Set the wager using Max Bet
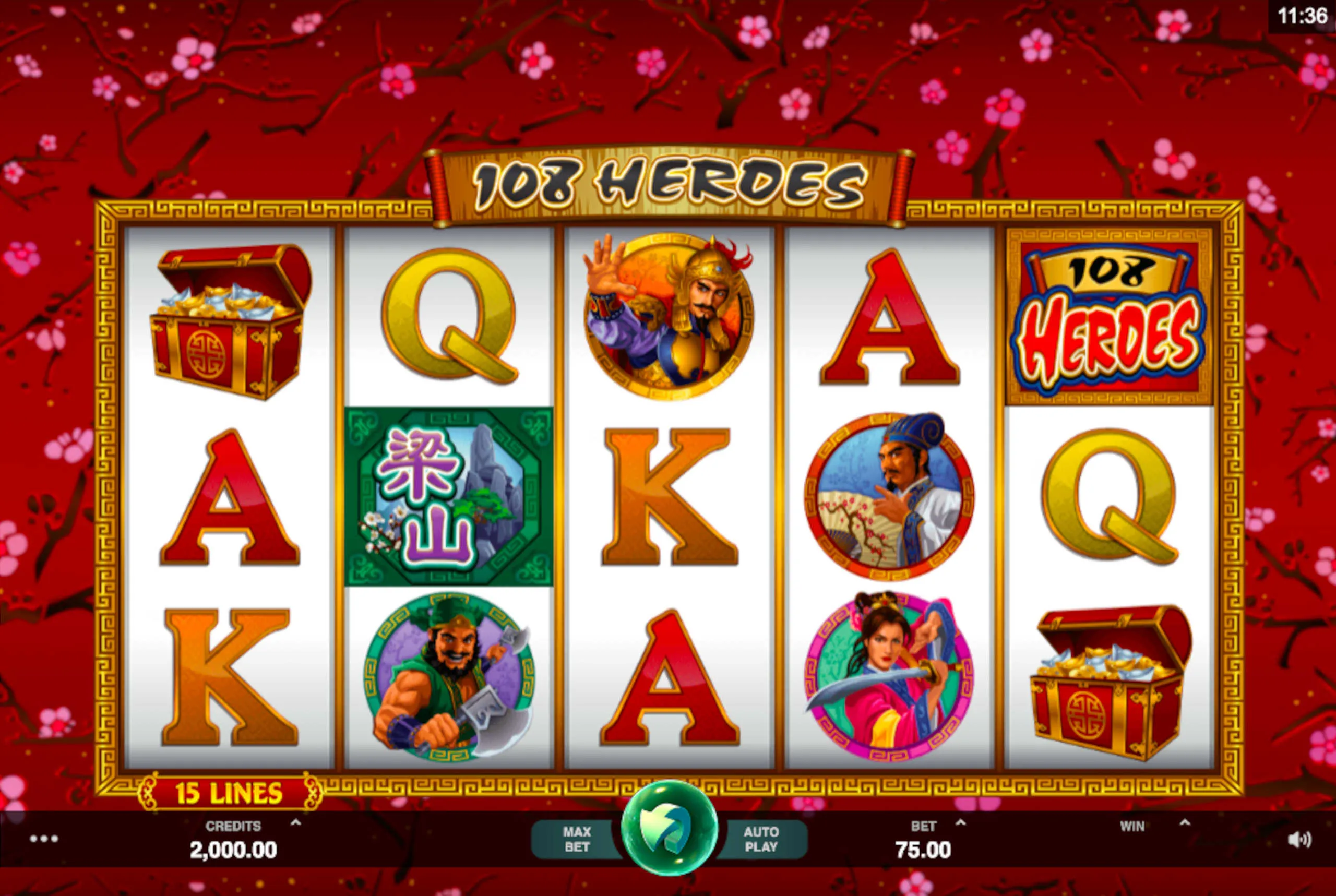 (x=576, y=840)
